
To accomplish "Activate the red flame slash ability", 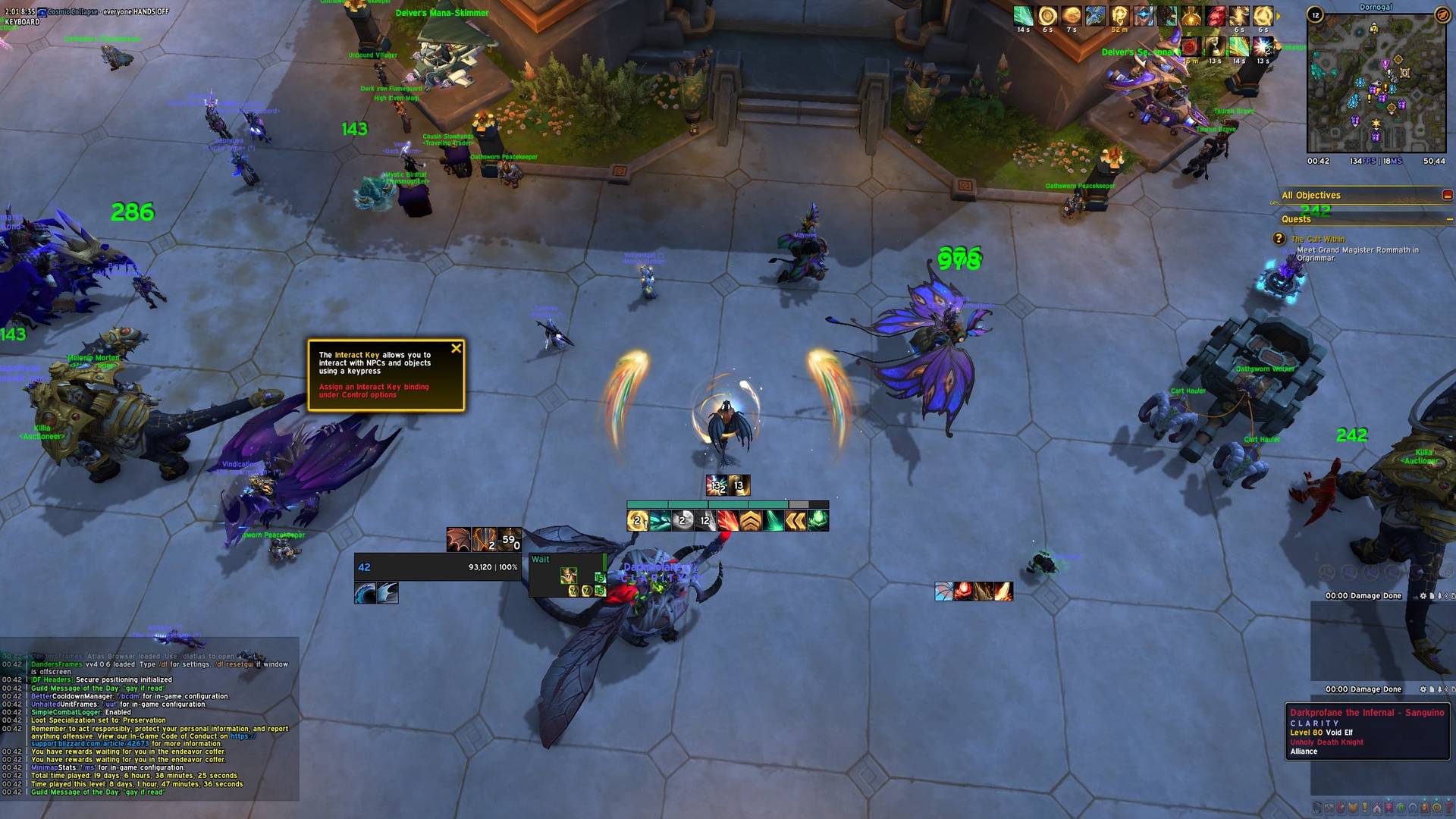I will point(727,521).
